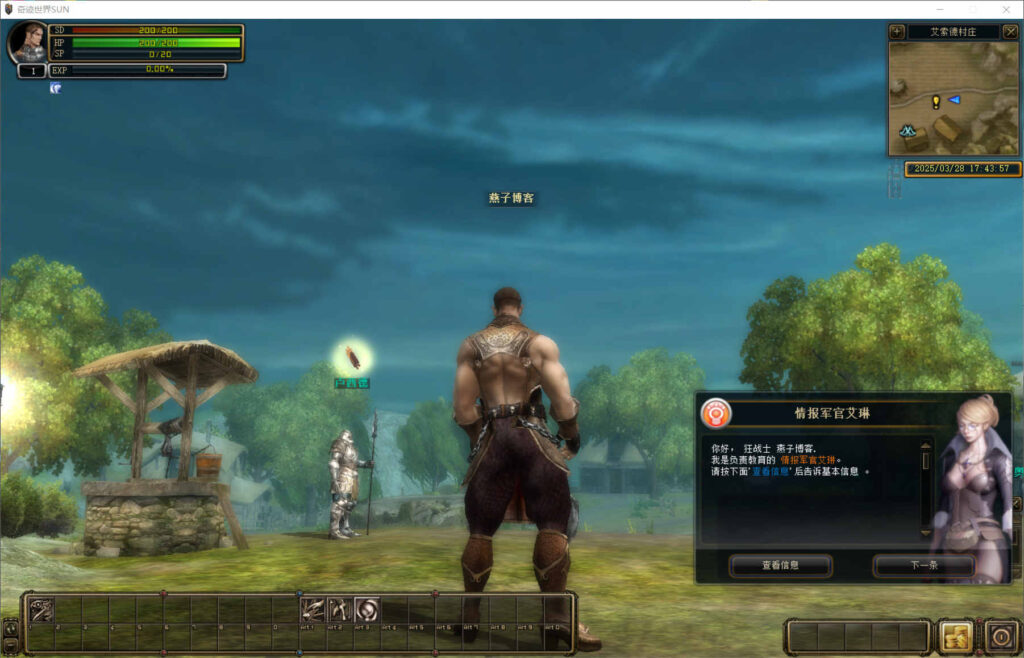Click the 查看信息 dialogue button
The width and height of the screenshot is (1024, 658).
[x=780, y=565]
